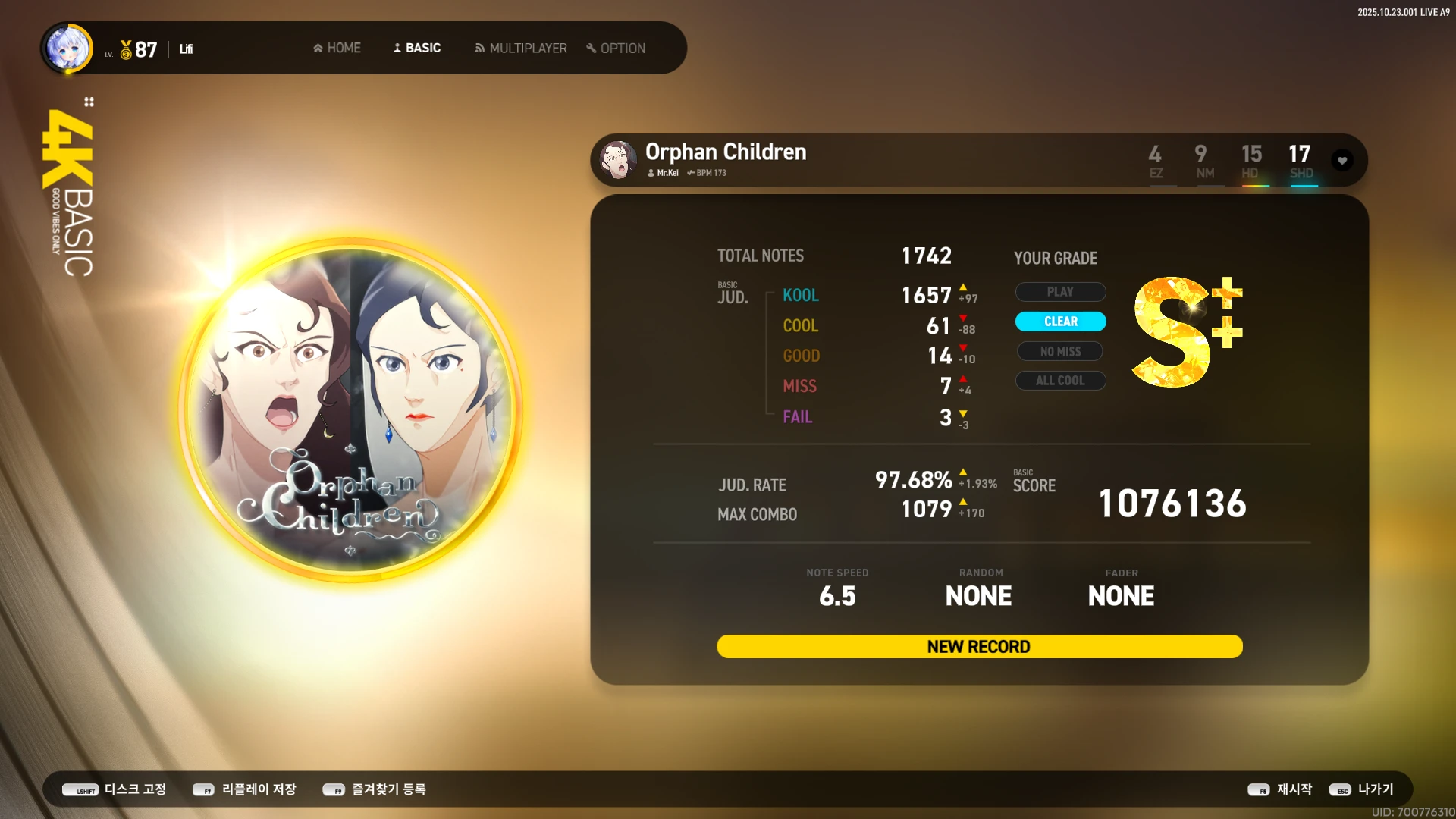Image resolution: width=1456 pixels, height=819 pixels.
Task: Restart the song (재시작)
Action: click(x=1280, y=789)
